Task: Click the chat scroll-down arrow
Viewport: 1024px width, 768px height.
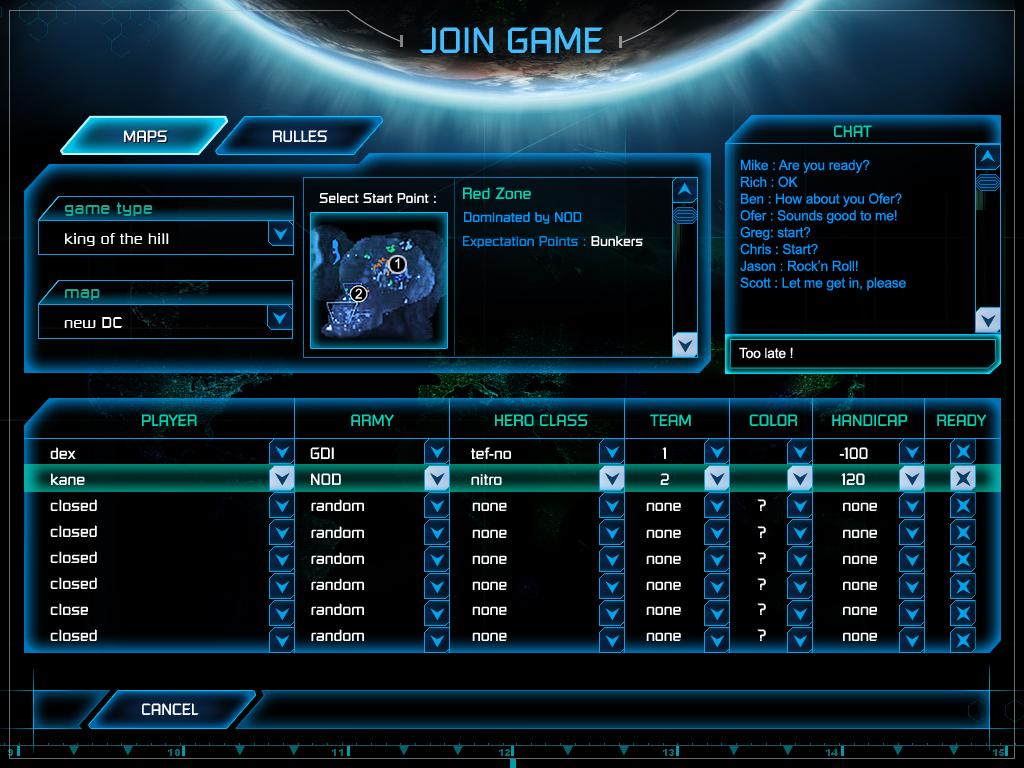Action: (987, 320)
